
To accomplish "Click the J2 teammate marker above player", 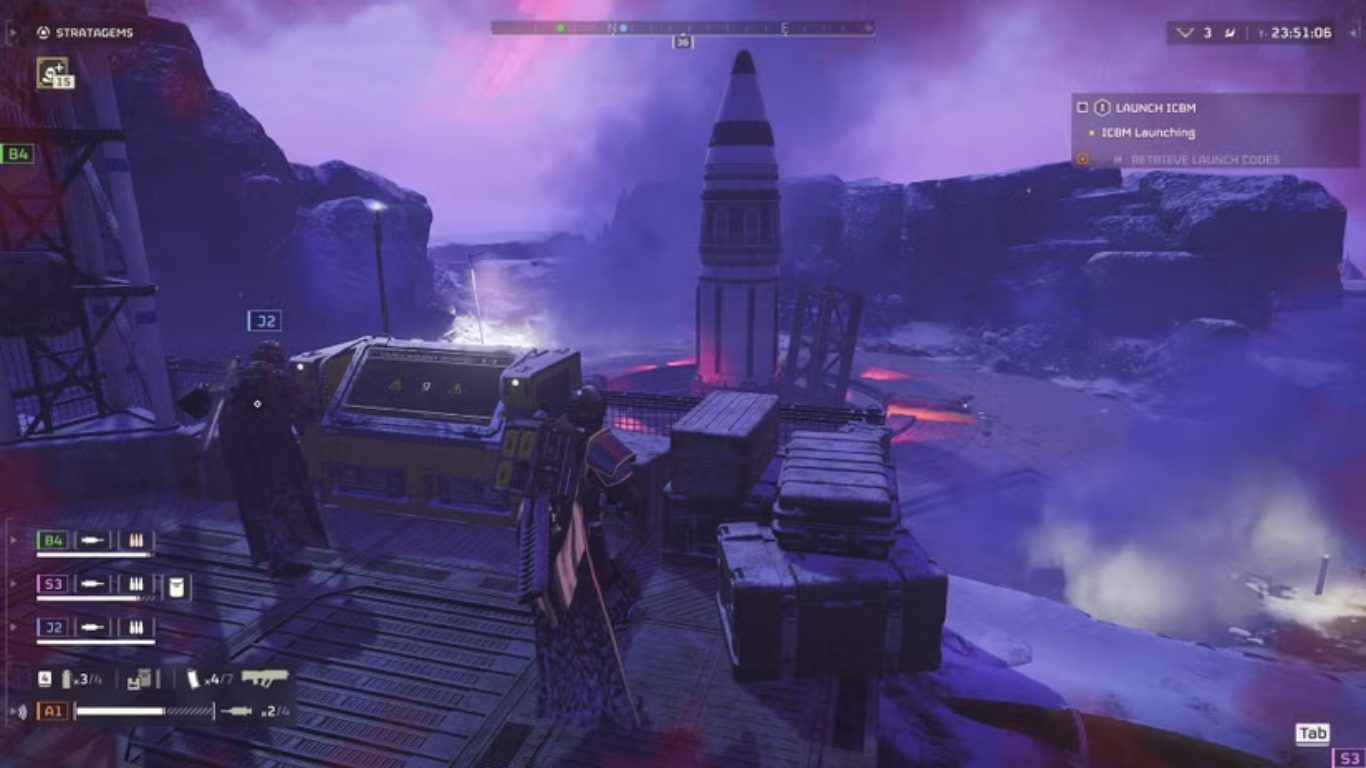I will click(264, 320).
